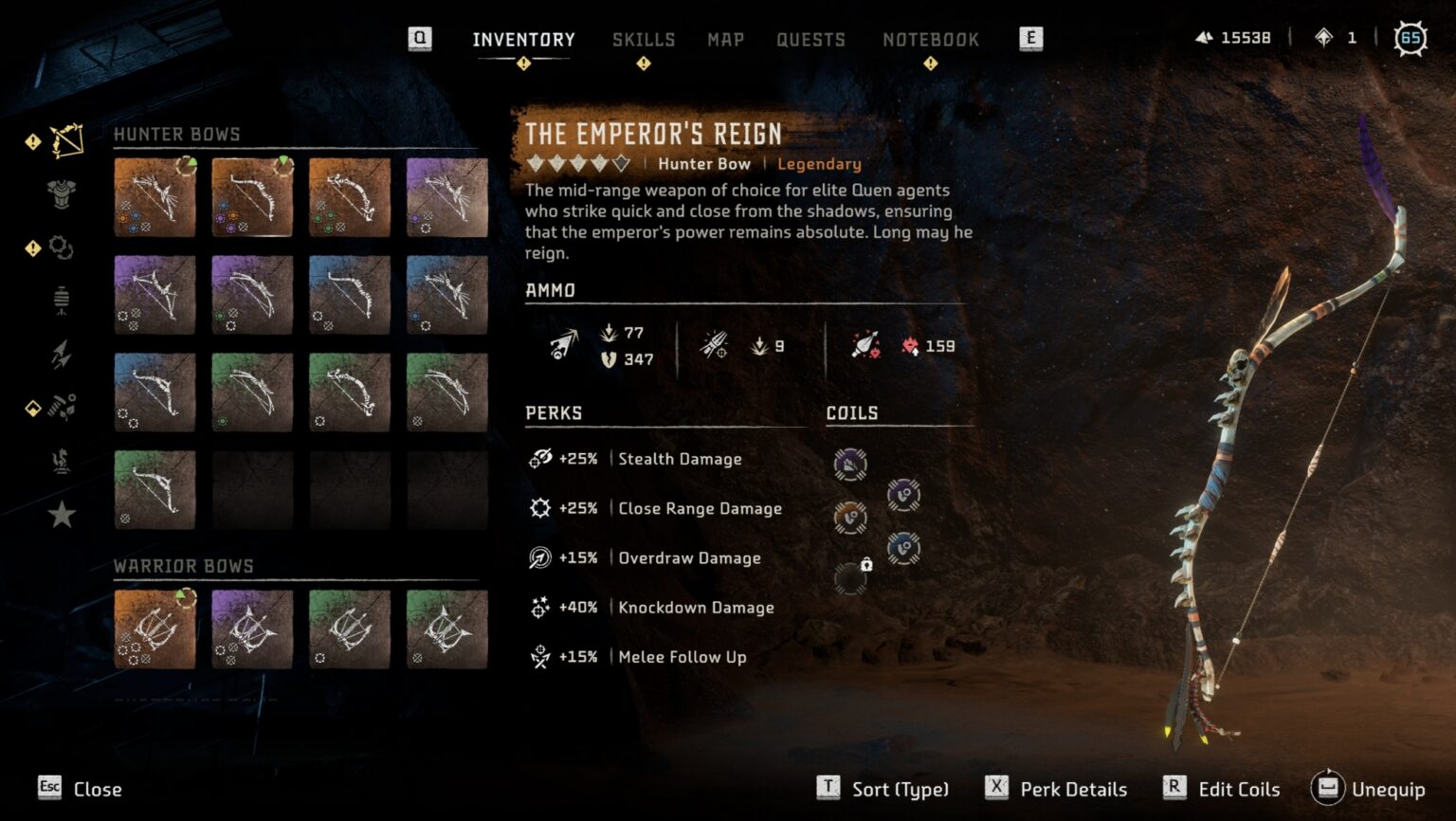Select the star-shaped Special Items category
The image size is (1456, 821).
coord(59,513)
